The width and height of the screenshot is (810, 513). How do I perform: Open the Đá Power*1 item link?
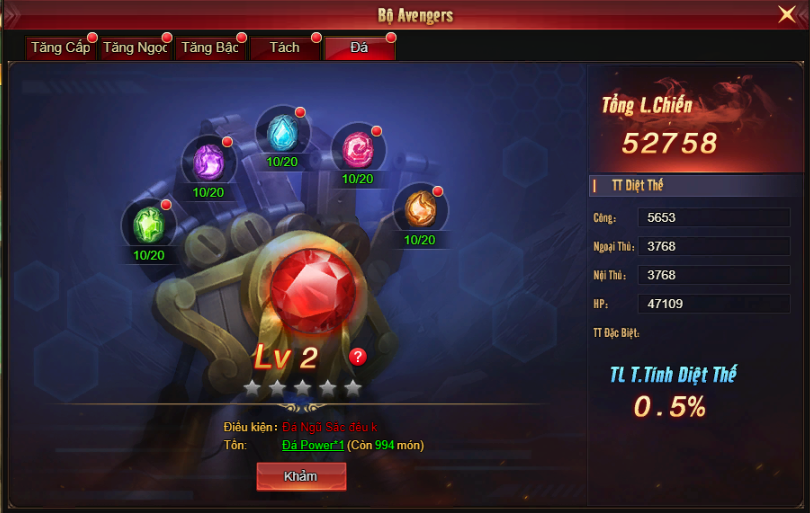tap(312, 445)
